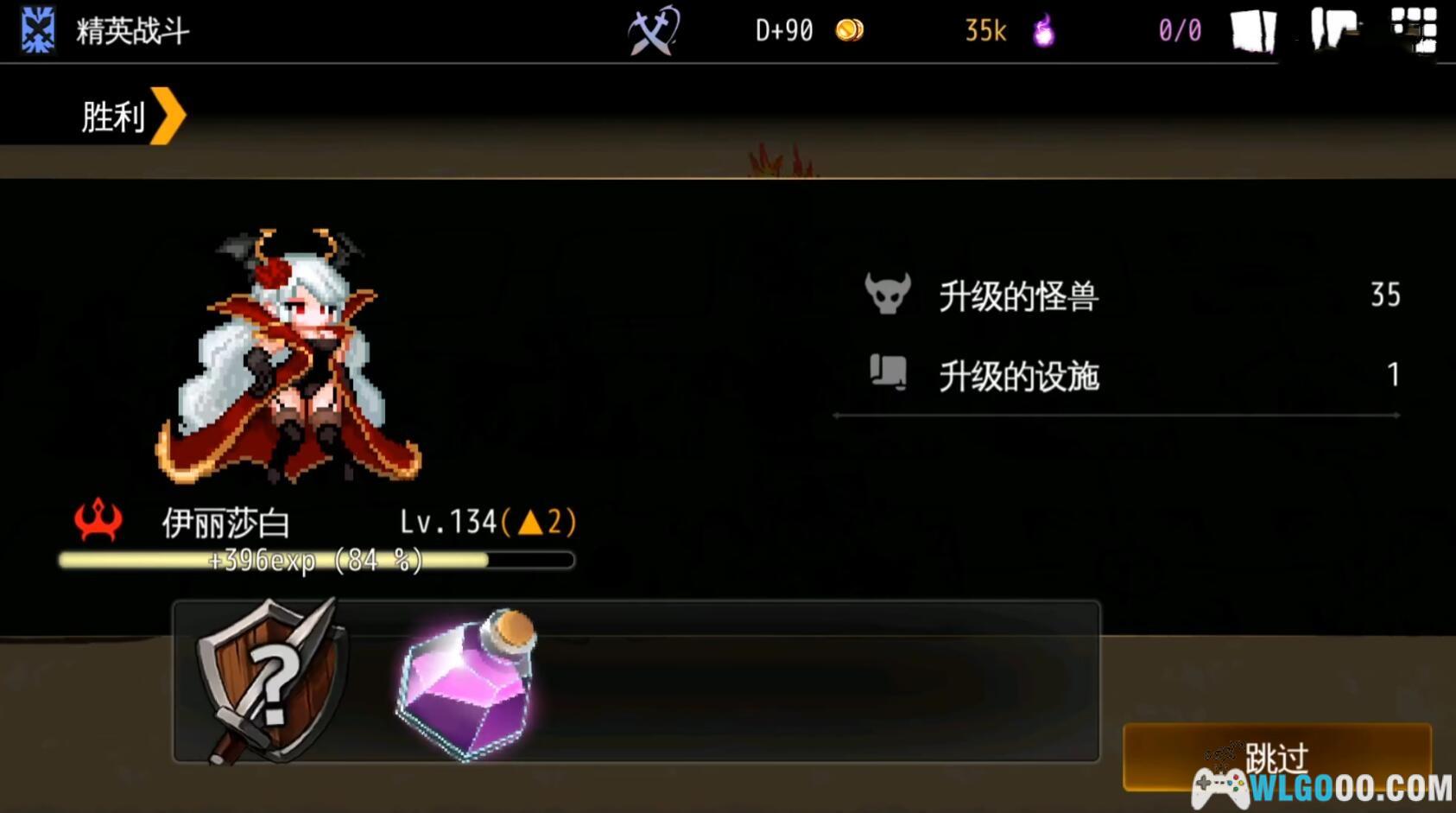
Task: Click the crossed swords battle icon
Action: pos(654,31)
